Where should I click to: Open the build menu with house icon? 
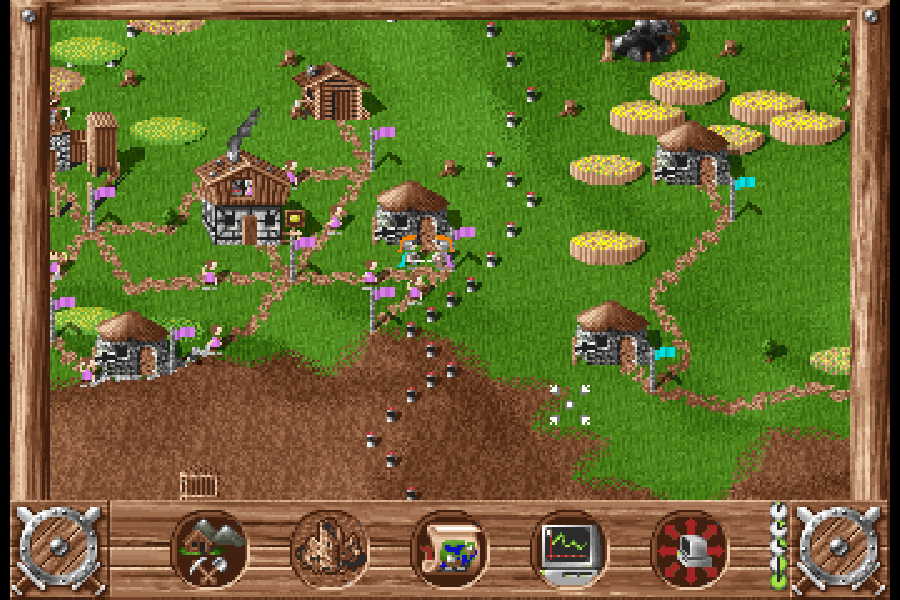[209, 549]
